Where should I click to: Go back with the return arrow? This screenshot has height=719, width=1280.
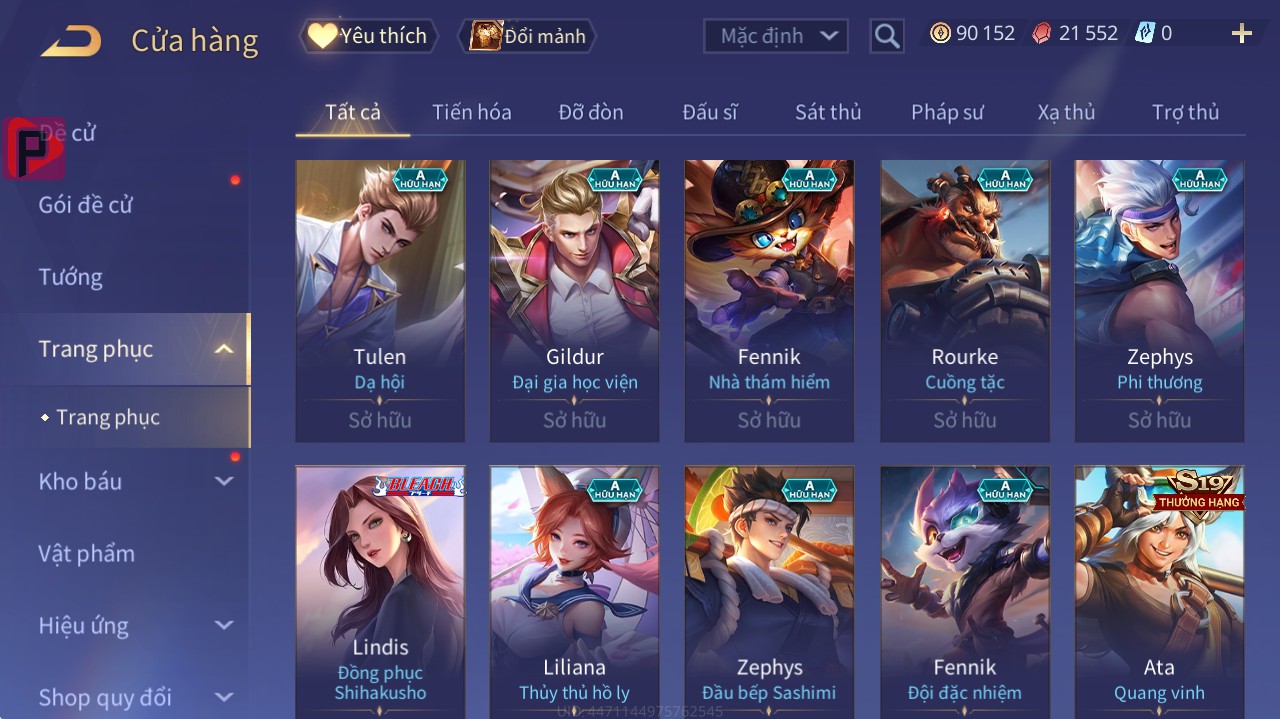[x=71, y=41]
